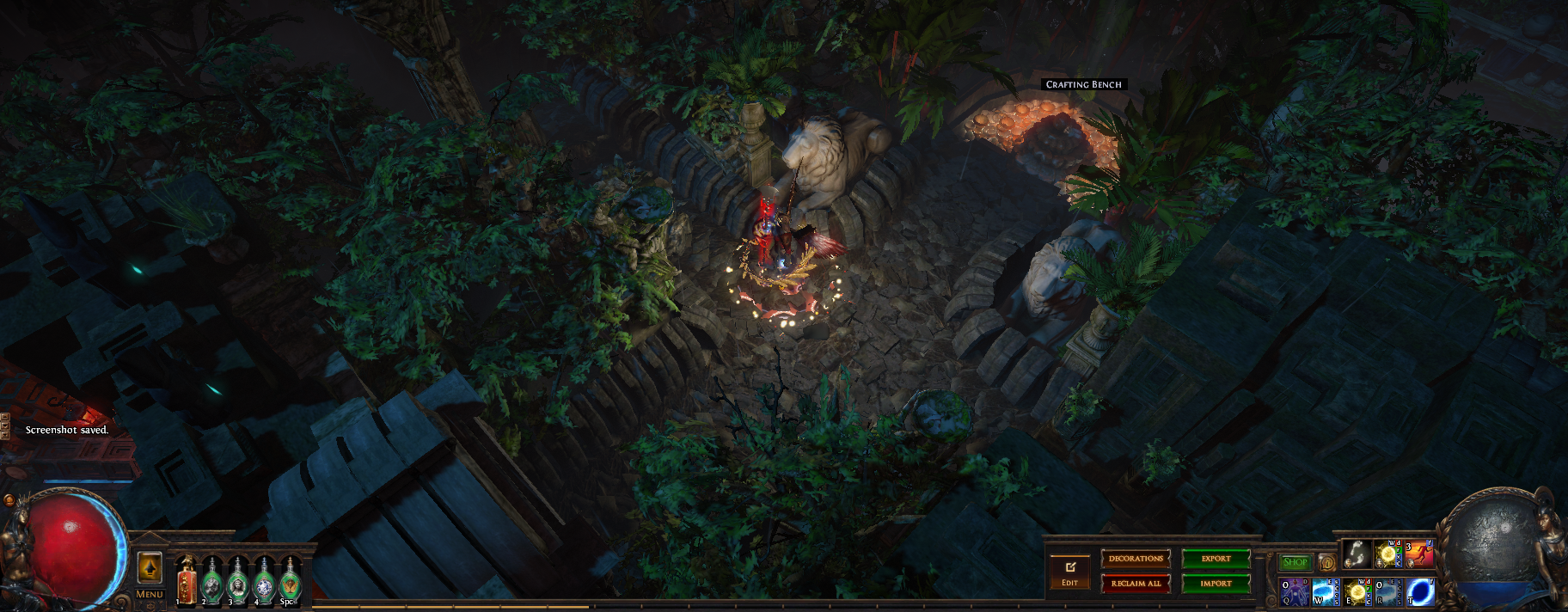Use the red life flask
This screenshot has height=612, width=1568.
coord(187,583)
